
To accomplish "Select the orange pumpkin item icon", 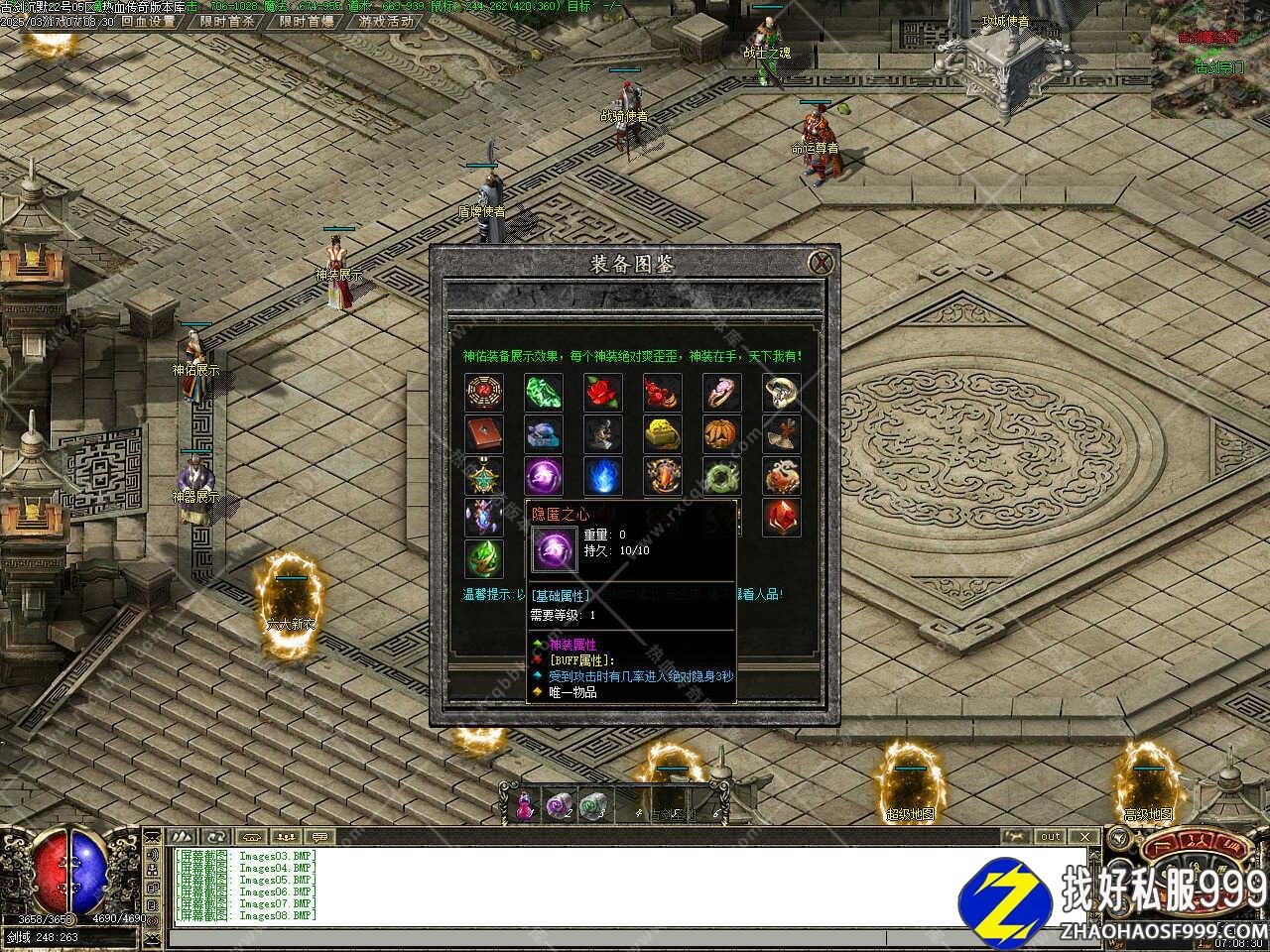I will pyautogui.click(x=722, y=434).
